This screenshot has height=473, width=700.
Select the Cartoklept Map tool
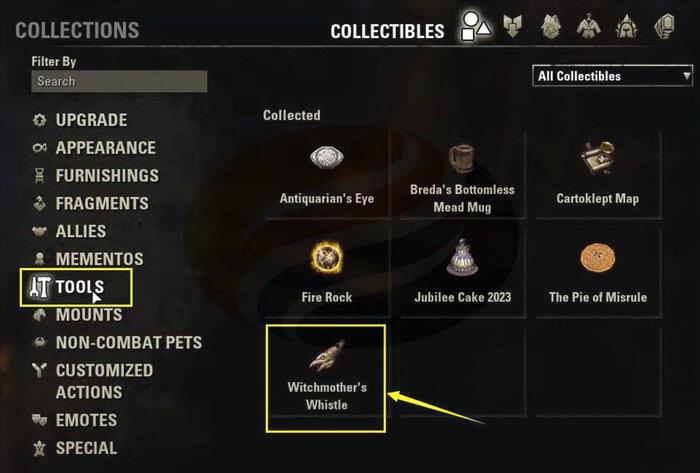pos(597,173)
